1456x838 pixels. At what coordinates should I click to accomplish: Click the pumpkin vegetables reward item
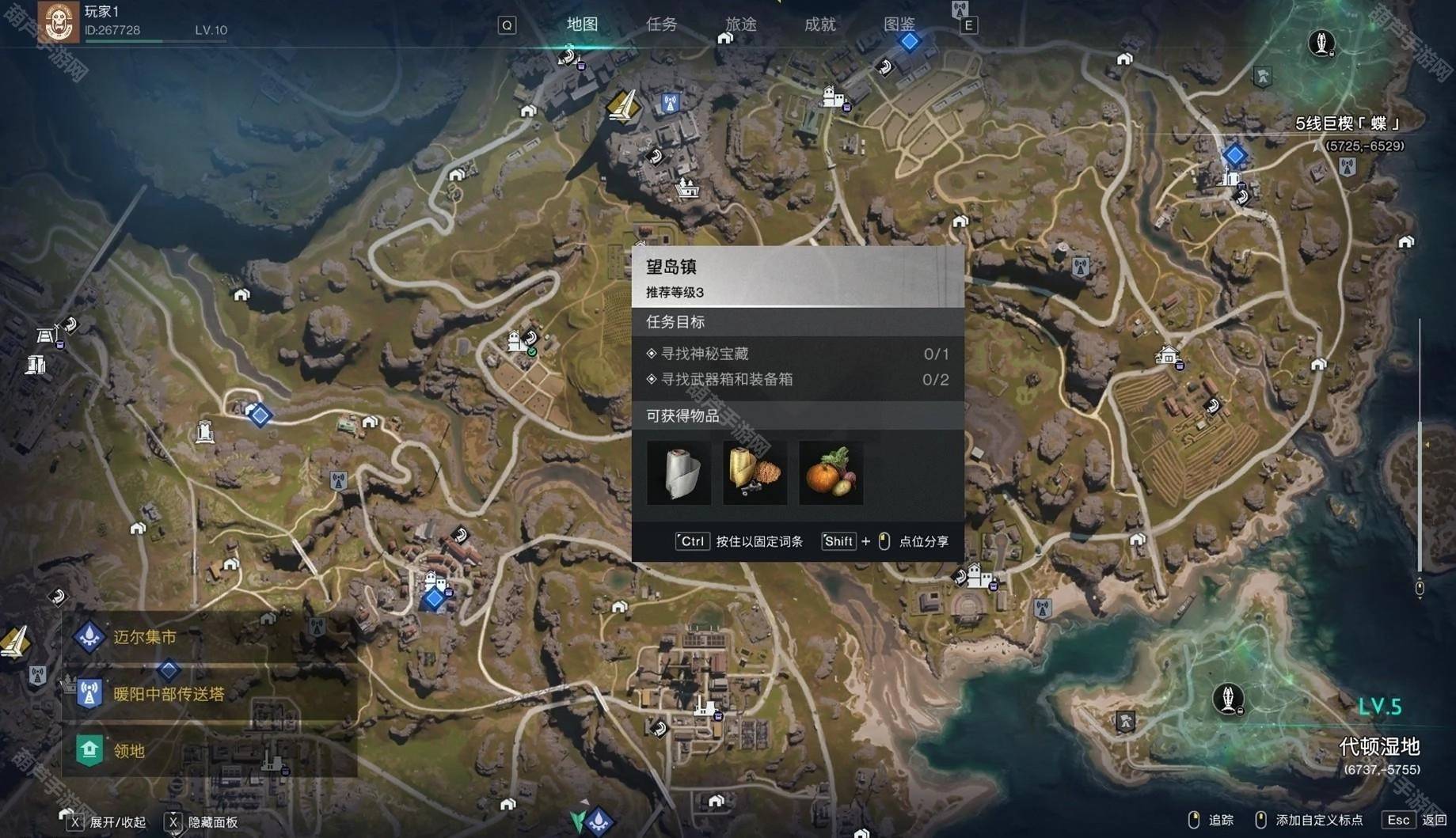pyautogui.click(x=831, y=473)
